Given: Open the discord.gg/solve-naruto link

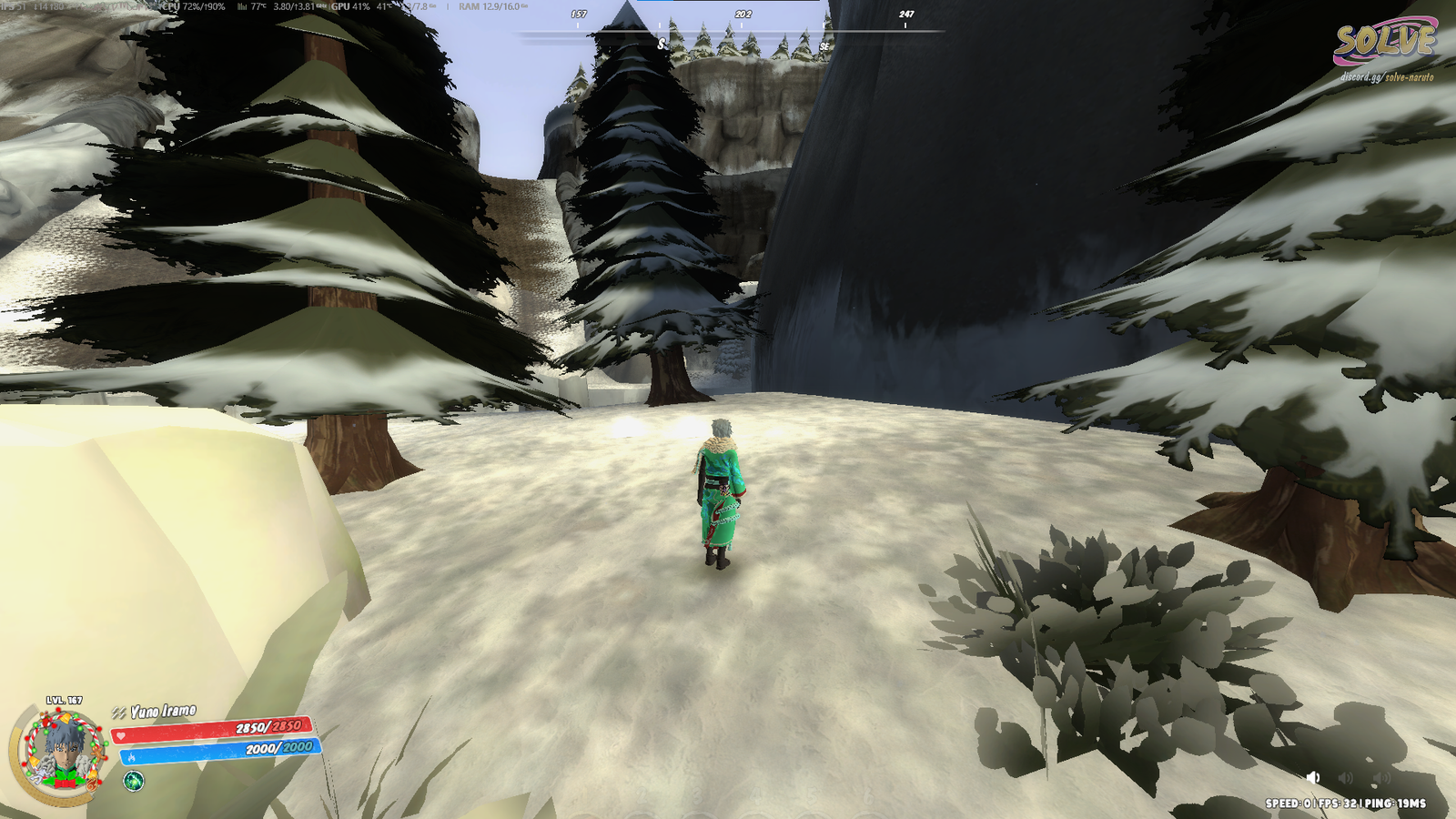Looking at the screenshot, I should 1386,77.
